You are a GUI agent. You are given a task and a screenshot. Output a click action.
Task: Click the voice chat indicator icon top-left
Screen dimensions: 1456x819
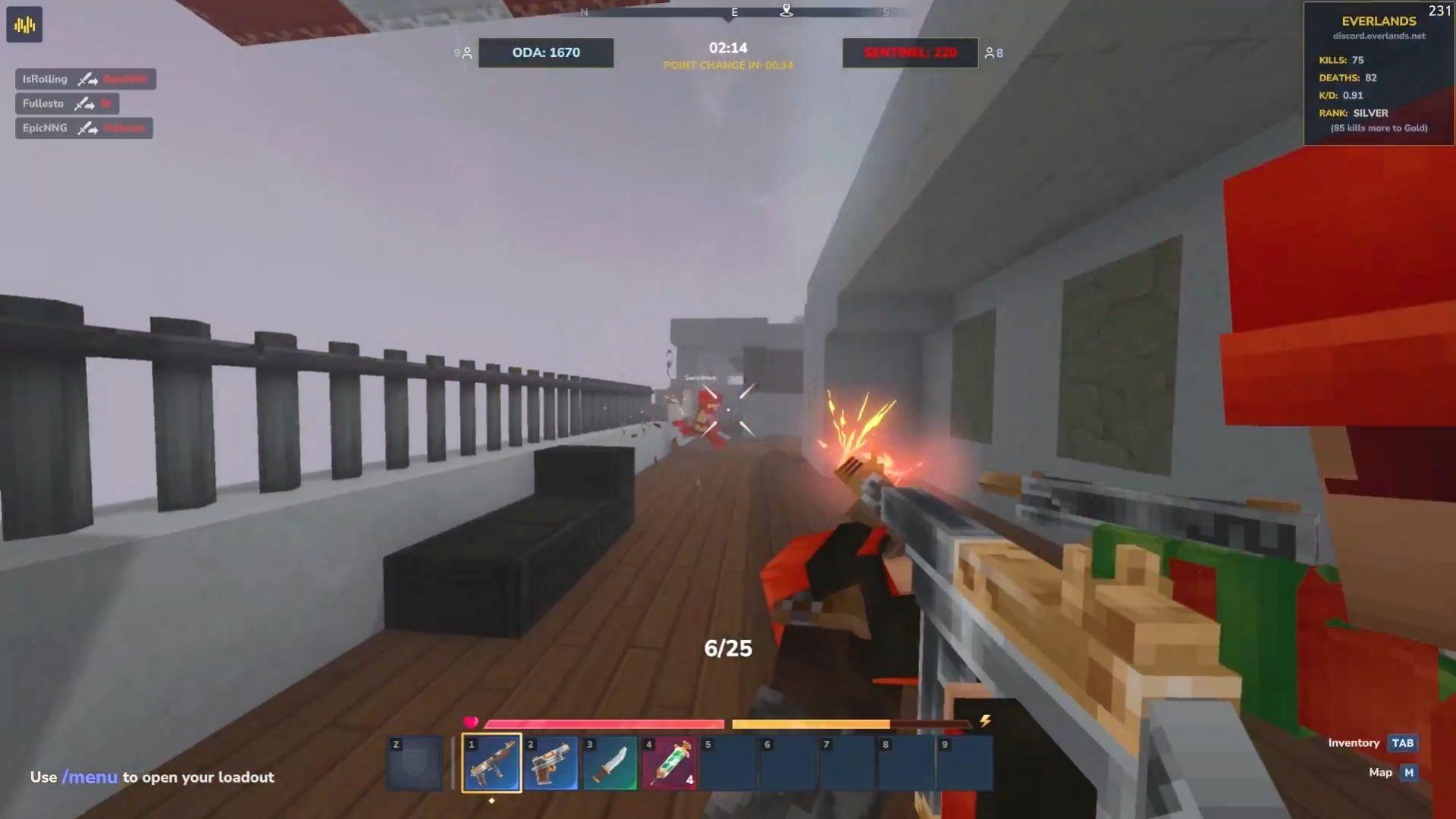tap(25, 24)
